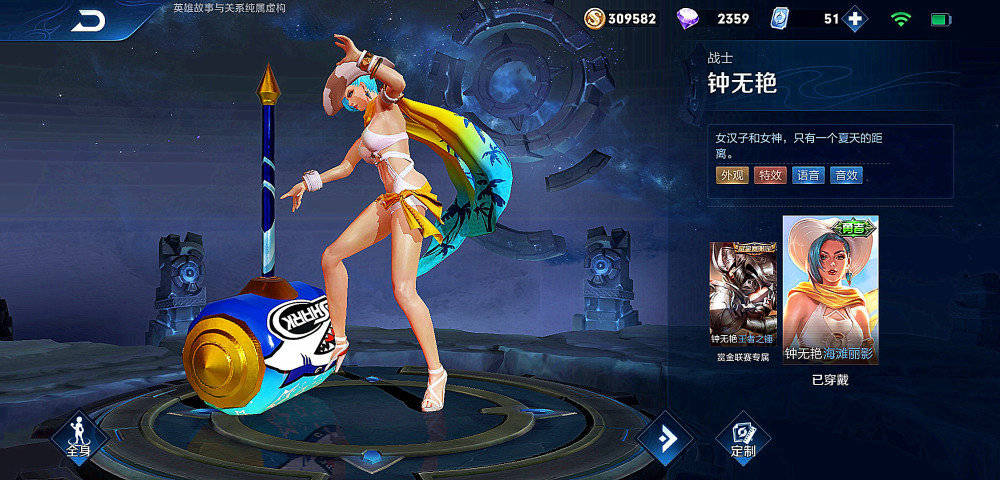
Task: Go back with the return arrow button
Action: pos(88,21)
